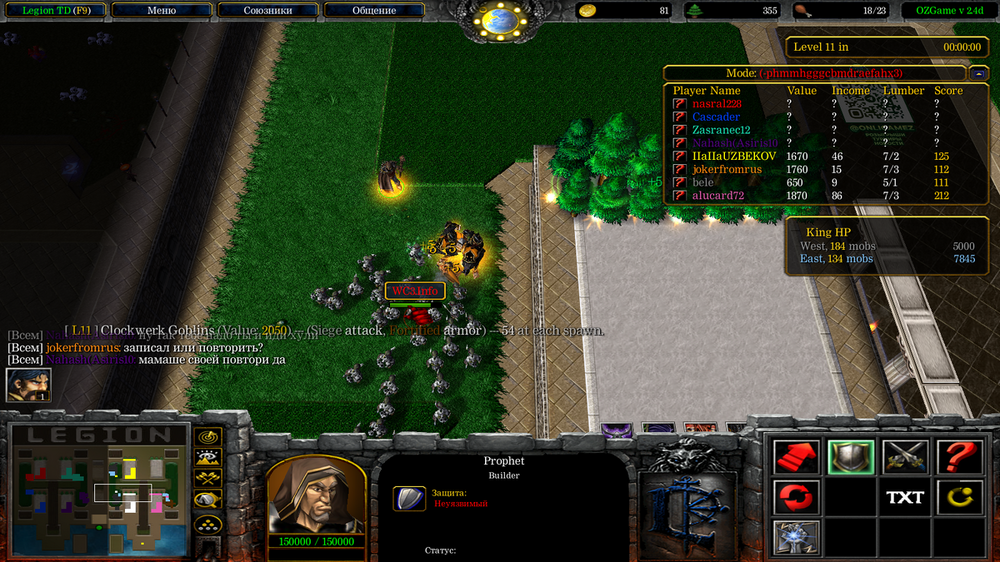1000x562 pixels.
Task: Open the Меню game menu
Action: (161, 11)
